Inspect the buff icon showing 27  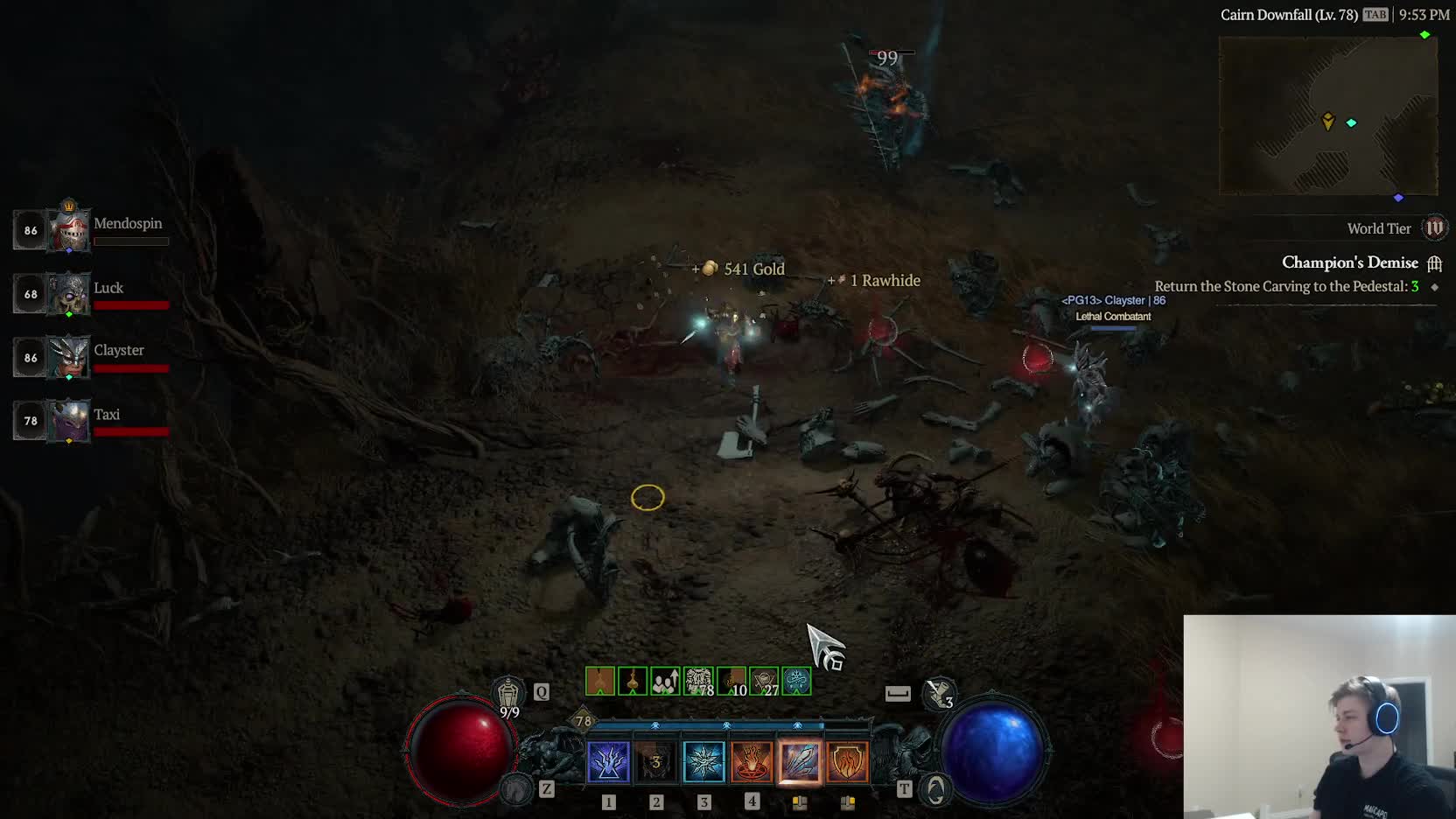click(x=764, y=681)
